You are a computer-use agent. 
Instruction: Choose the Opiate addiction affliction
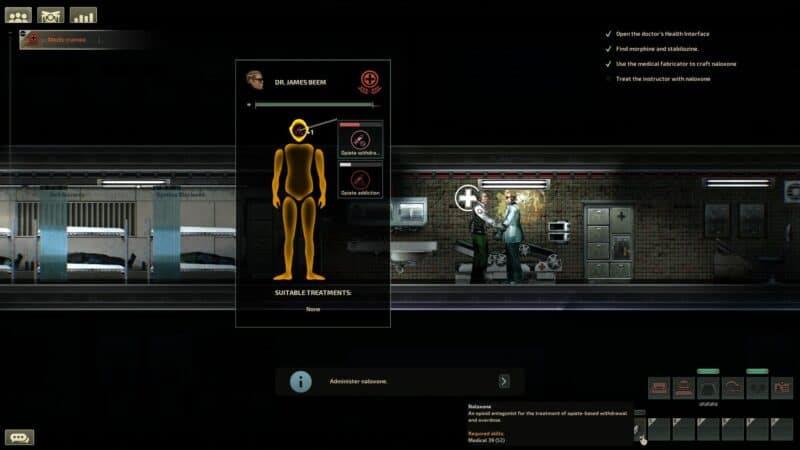pos(361,180)
